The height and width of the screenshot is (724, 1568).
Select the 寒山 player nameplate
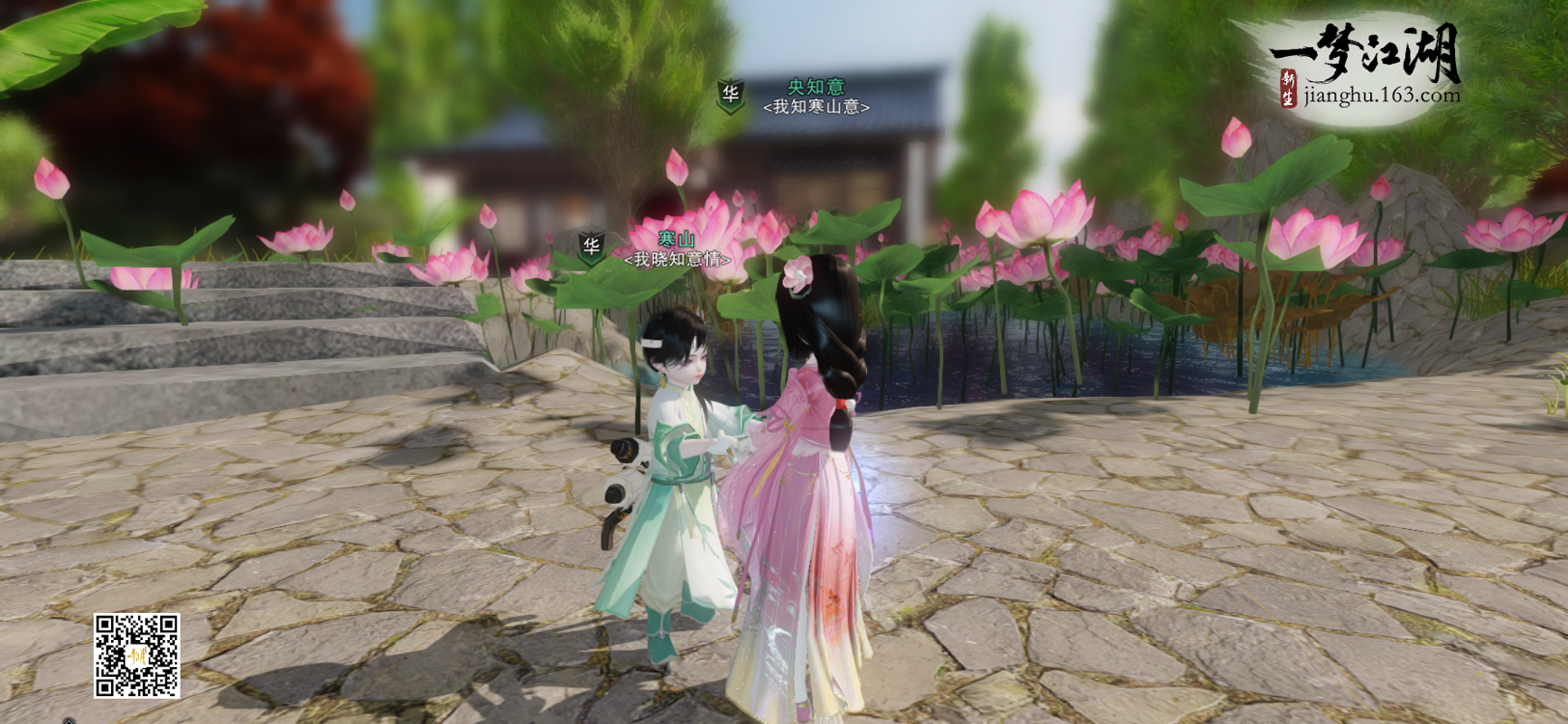point(676,240)
